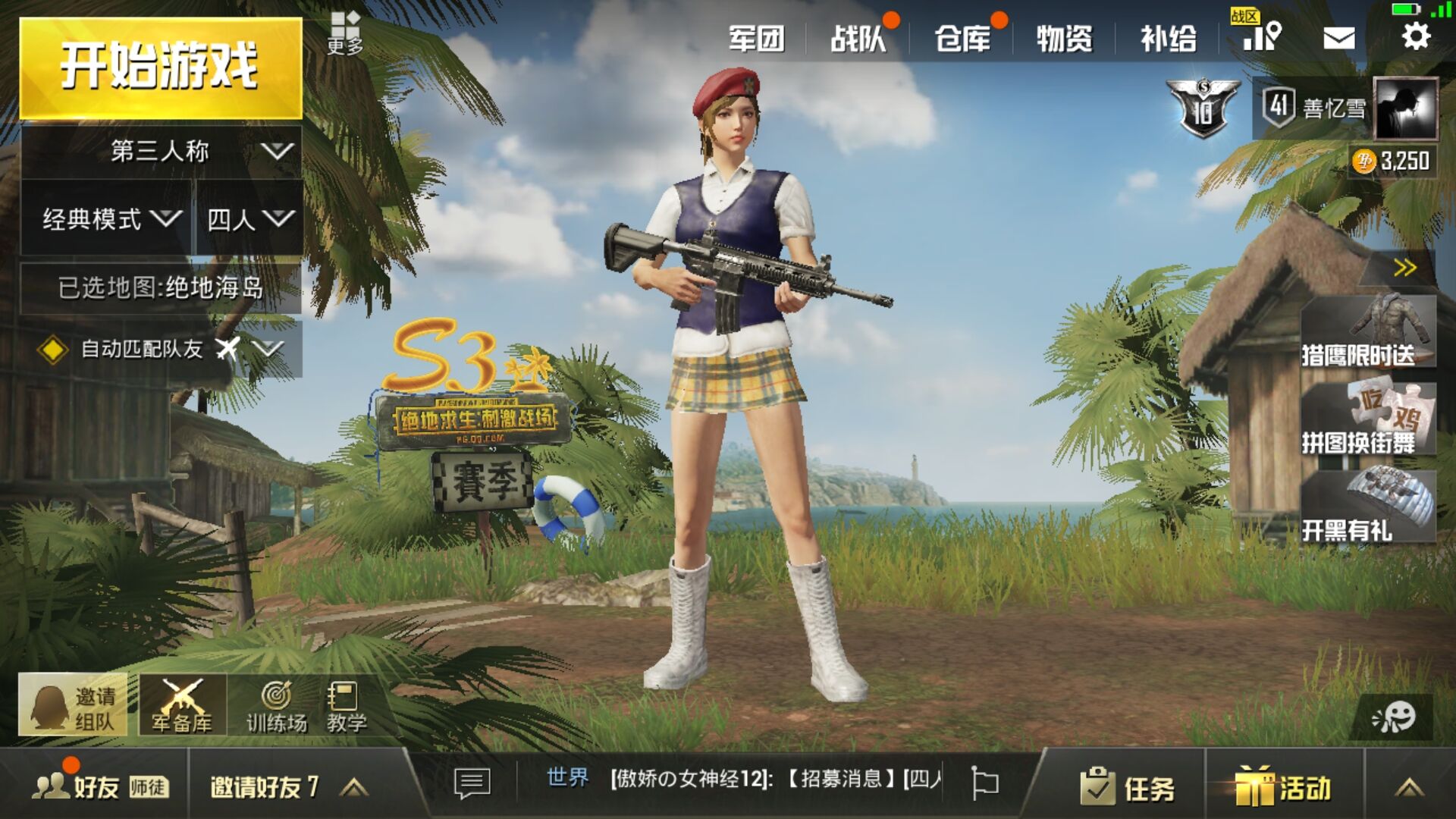Open the mail envelope icon
The image size is (1456, 819).
(x=1338, y=38)
